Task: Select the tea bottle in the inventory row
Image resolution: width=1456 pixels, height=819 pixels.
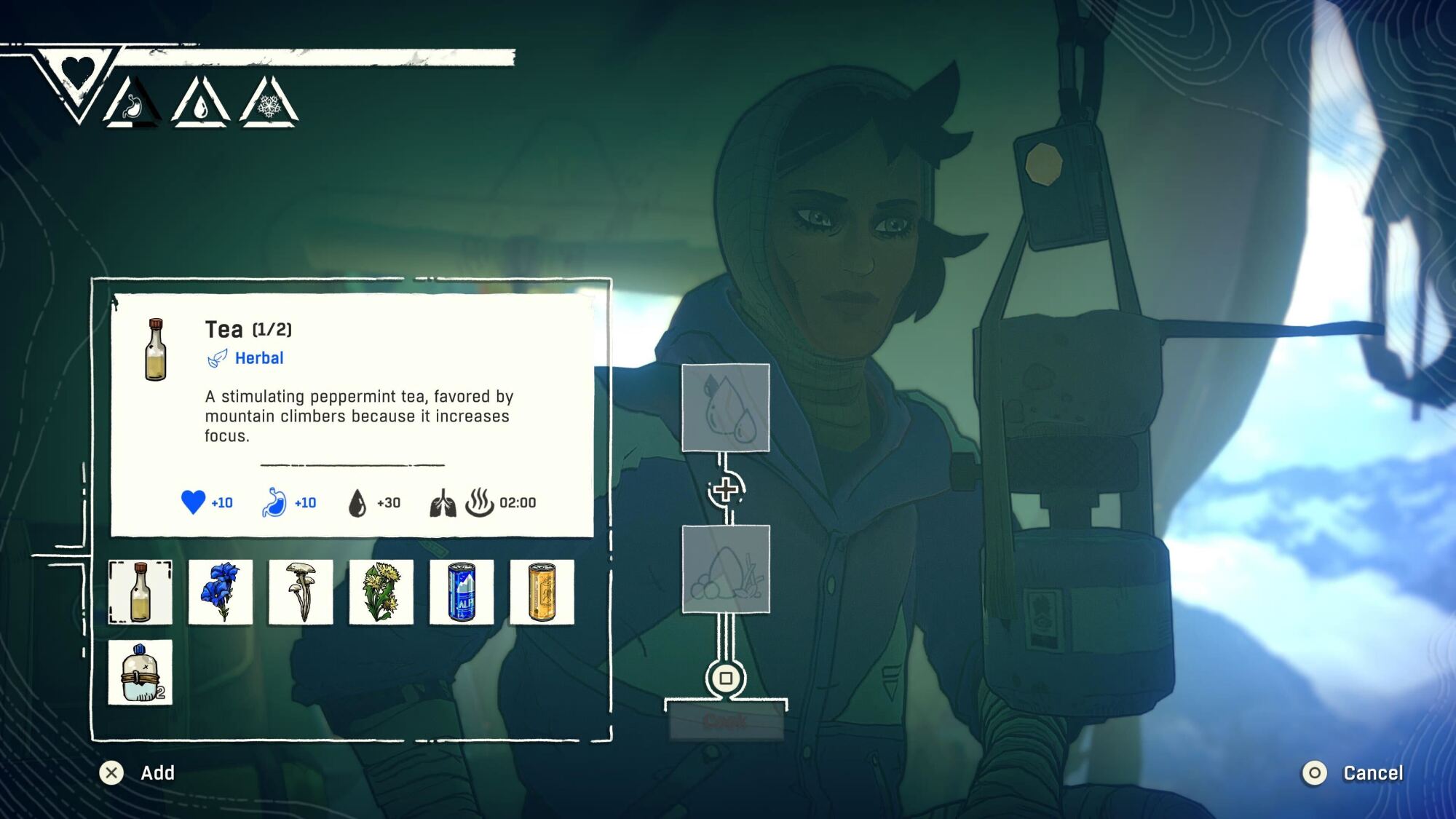Action: [141, 593]
